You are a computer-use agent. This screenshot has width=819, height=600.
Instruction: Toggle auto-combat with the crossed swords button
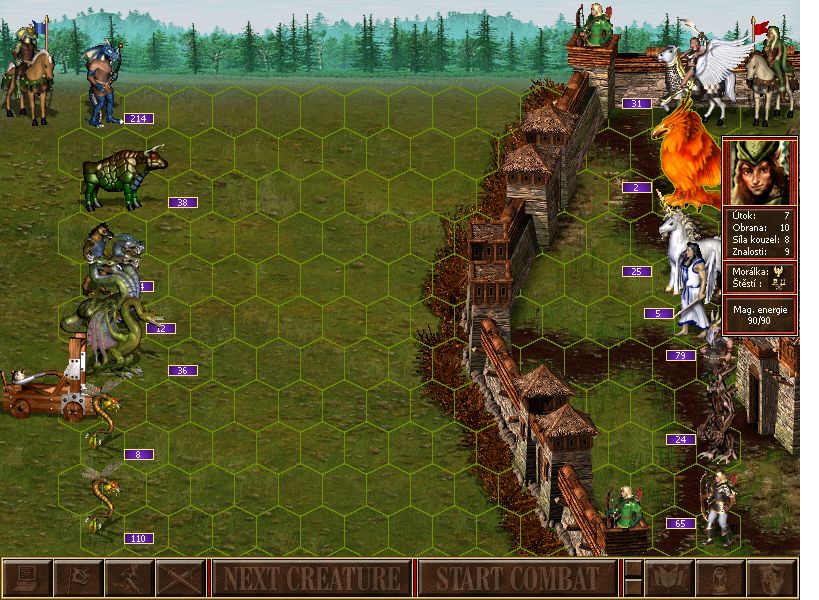[179, 578]
